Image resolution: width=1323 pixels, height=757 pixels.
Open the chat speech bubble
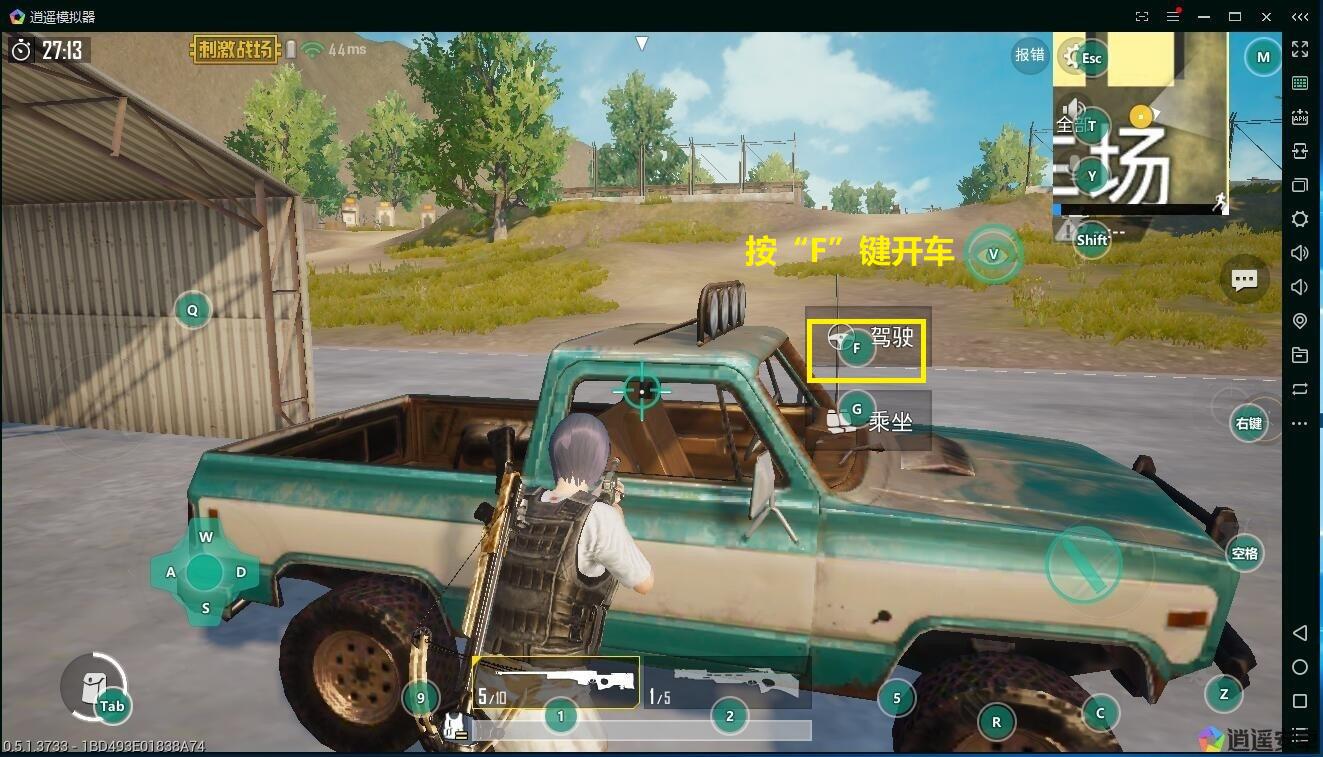[x=1245, y=280]
